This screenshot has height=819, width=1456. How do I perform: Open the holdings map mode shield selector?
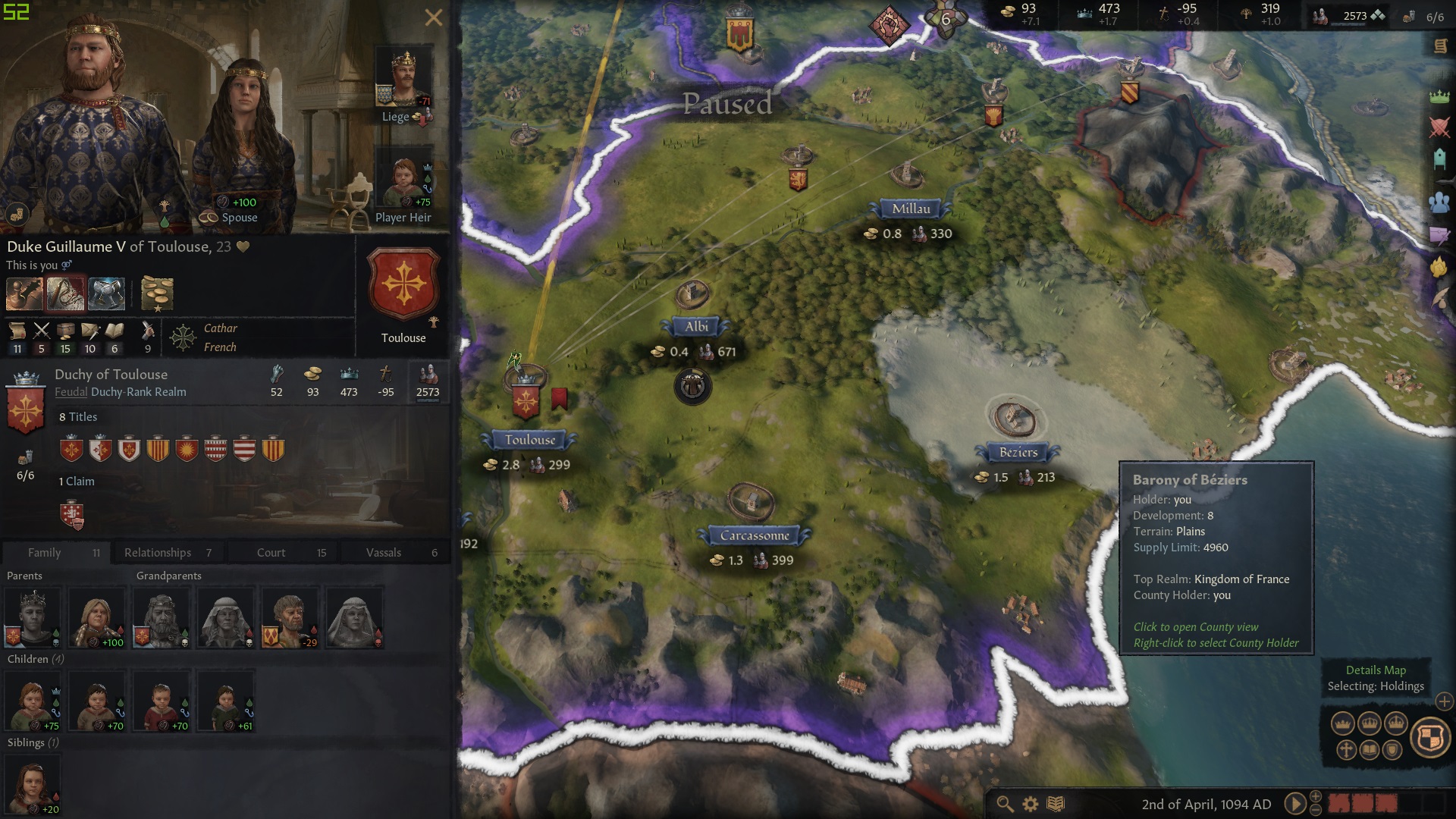1430,738
